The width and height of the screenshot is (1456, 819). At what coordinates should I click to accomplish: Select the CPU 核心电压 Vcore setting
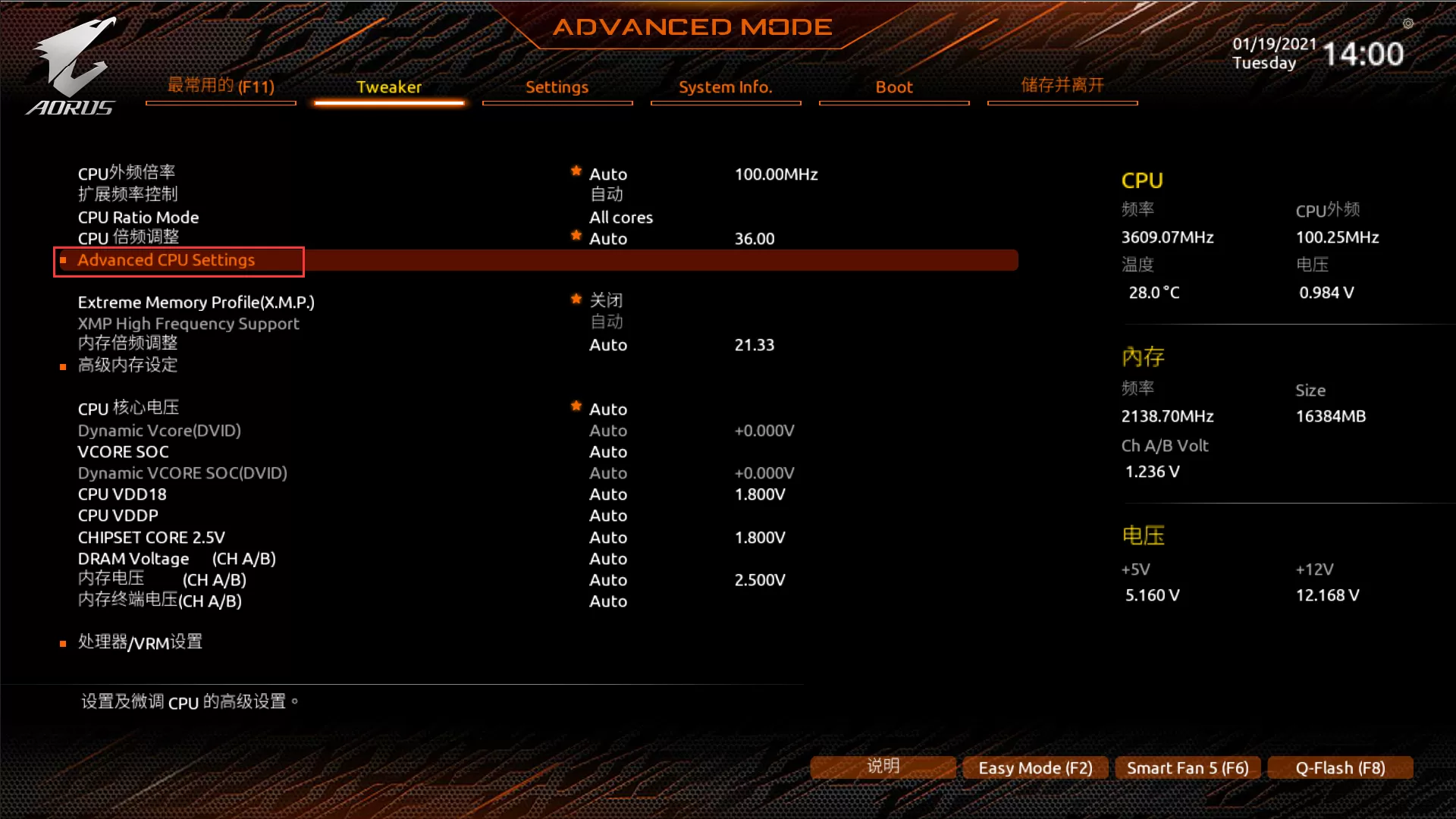pyautogui.click(x=128, y=409)
